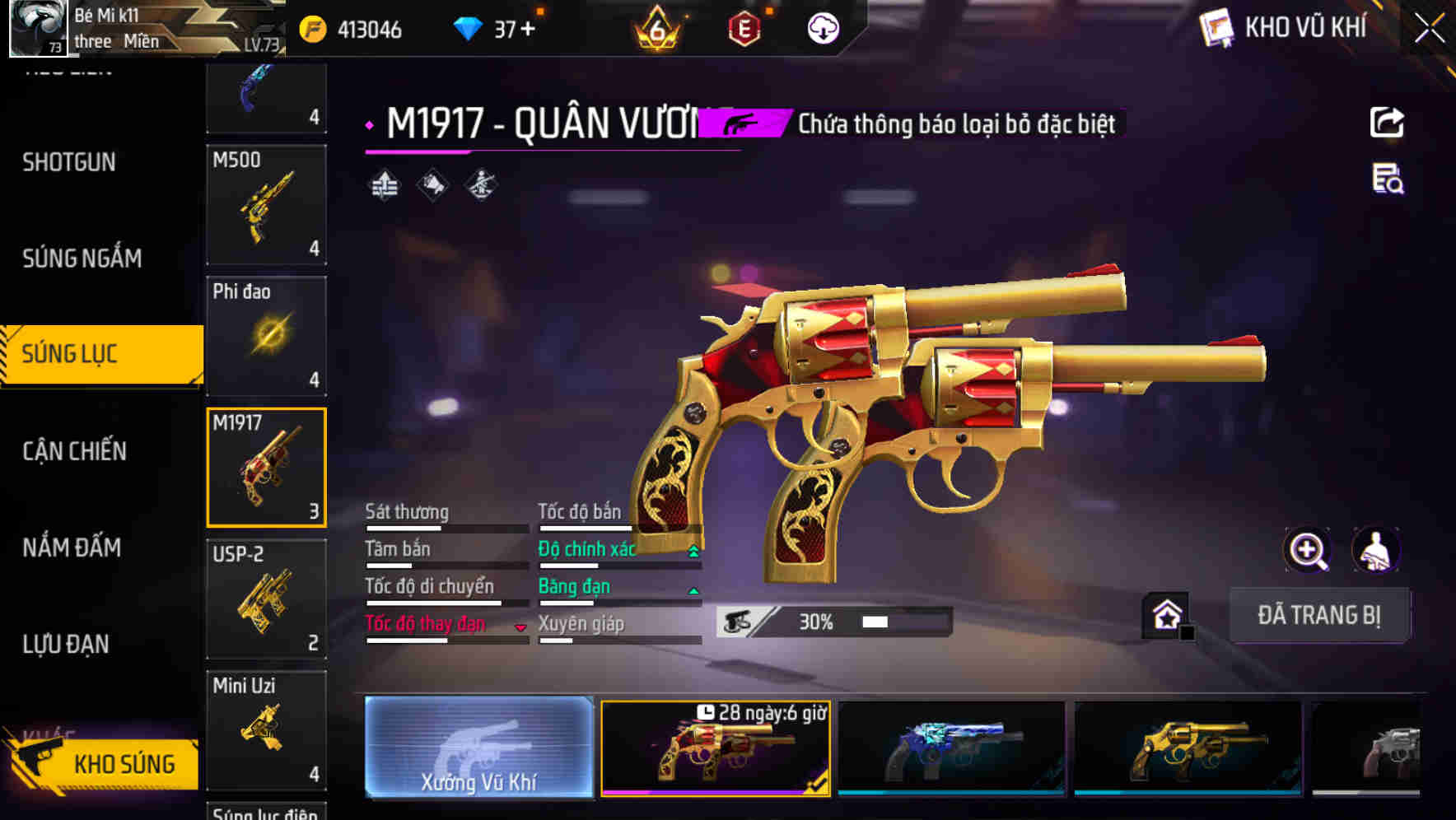The image size is (1456, 820).
Task: Open the SÚNG NGẮM sniper category
Action: coord(82,258)
